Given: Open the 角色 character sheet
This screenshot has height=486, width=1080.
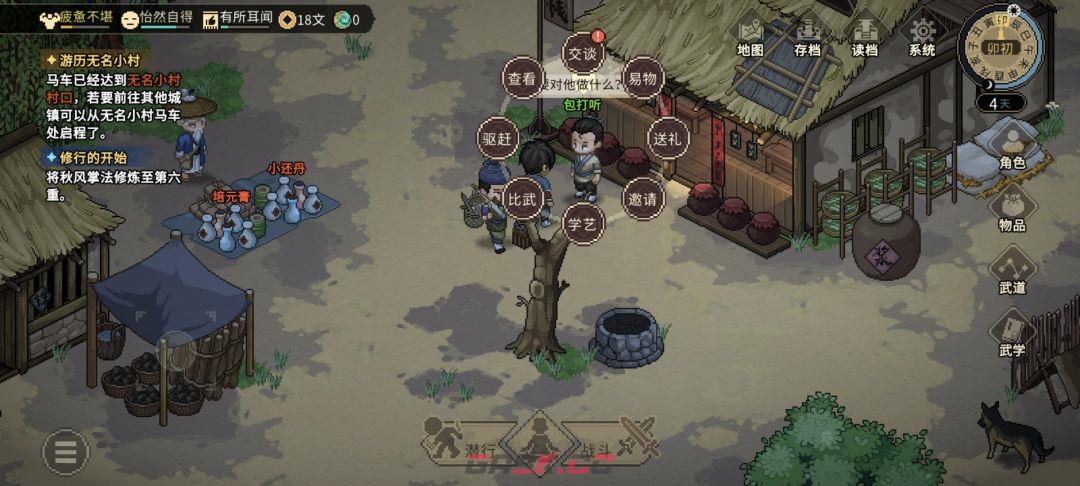Looking at the screenshot, I should (1011, 147).
